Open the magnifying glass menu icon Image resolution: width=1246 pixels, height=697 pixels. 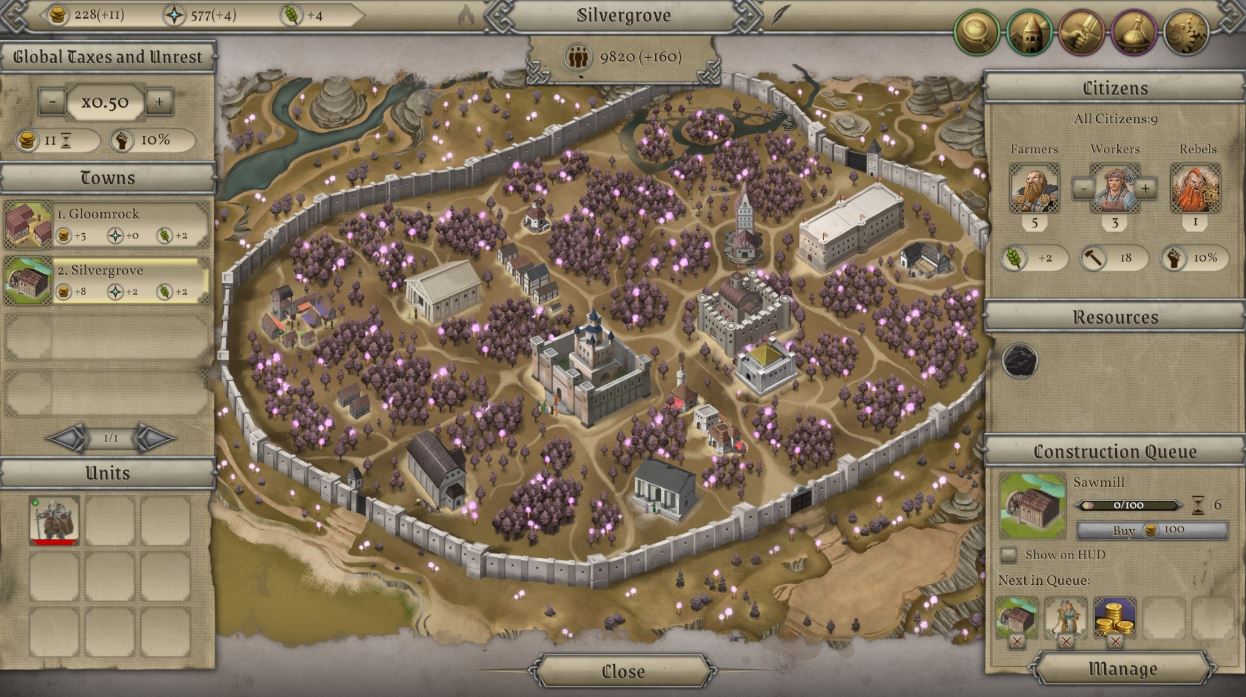(977, 33)
